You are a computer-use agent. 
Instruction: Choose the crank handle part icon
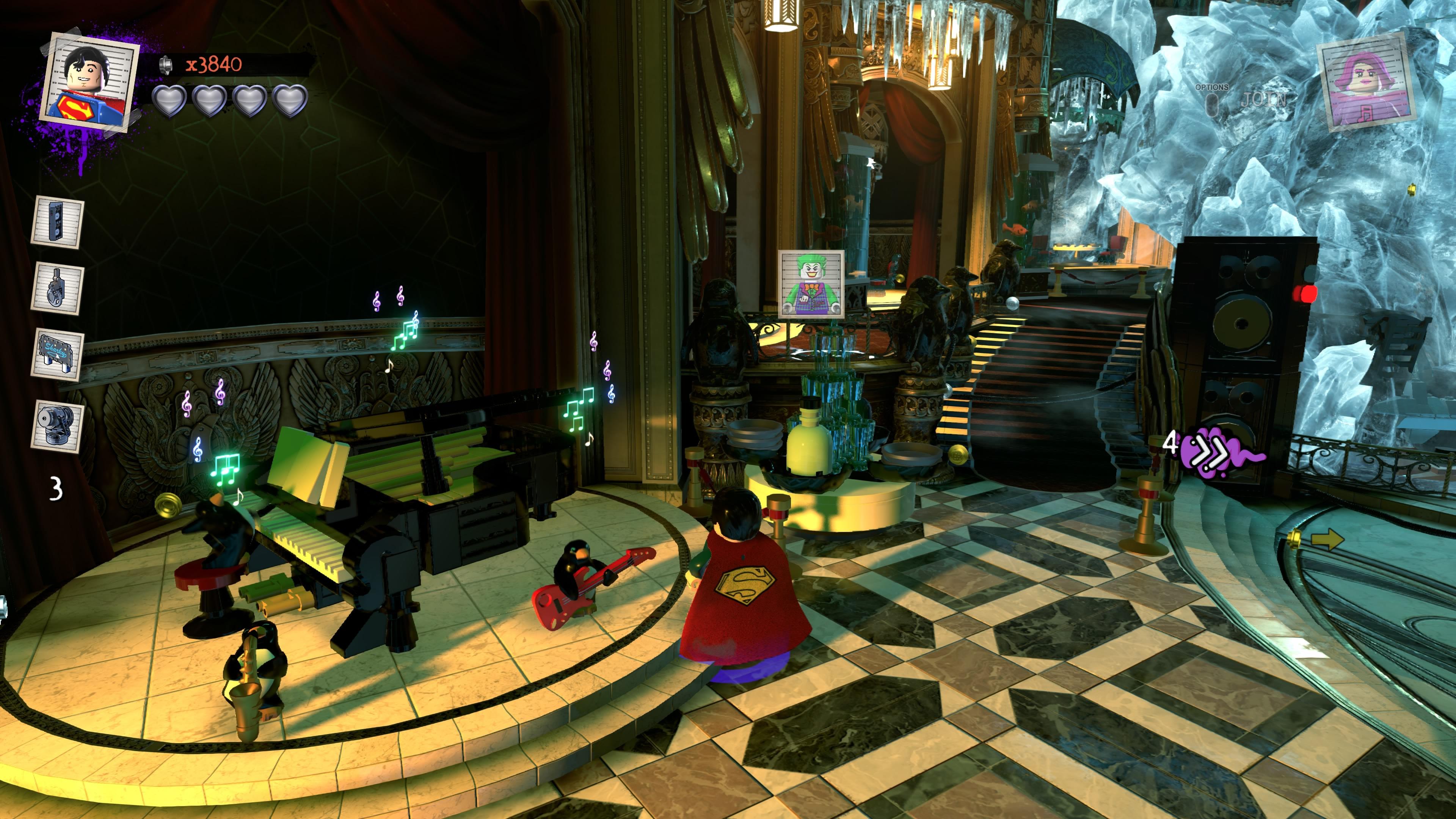point(58,287)
